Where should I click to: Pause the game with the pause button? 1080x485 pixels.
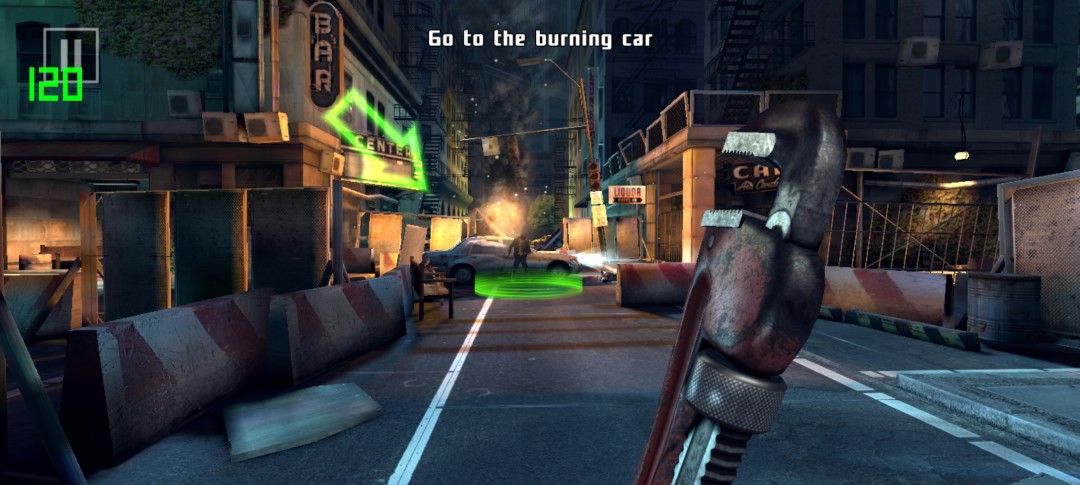click(x=71, y=52)
